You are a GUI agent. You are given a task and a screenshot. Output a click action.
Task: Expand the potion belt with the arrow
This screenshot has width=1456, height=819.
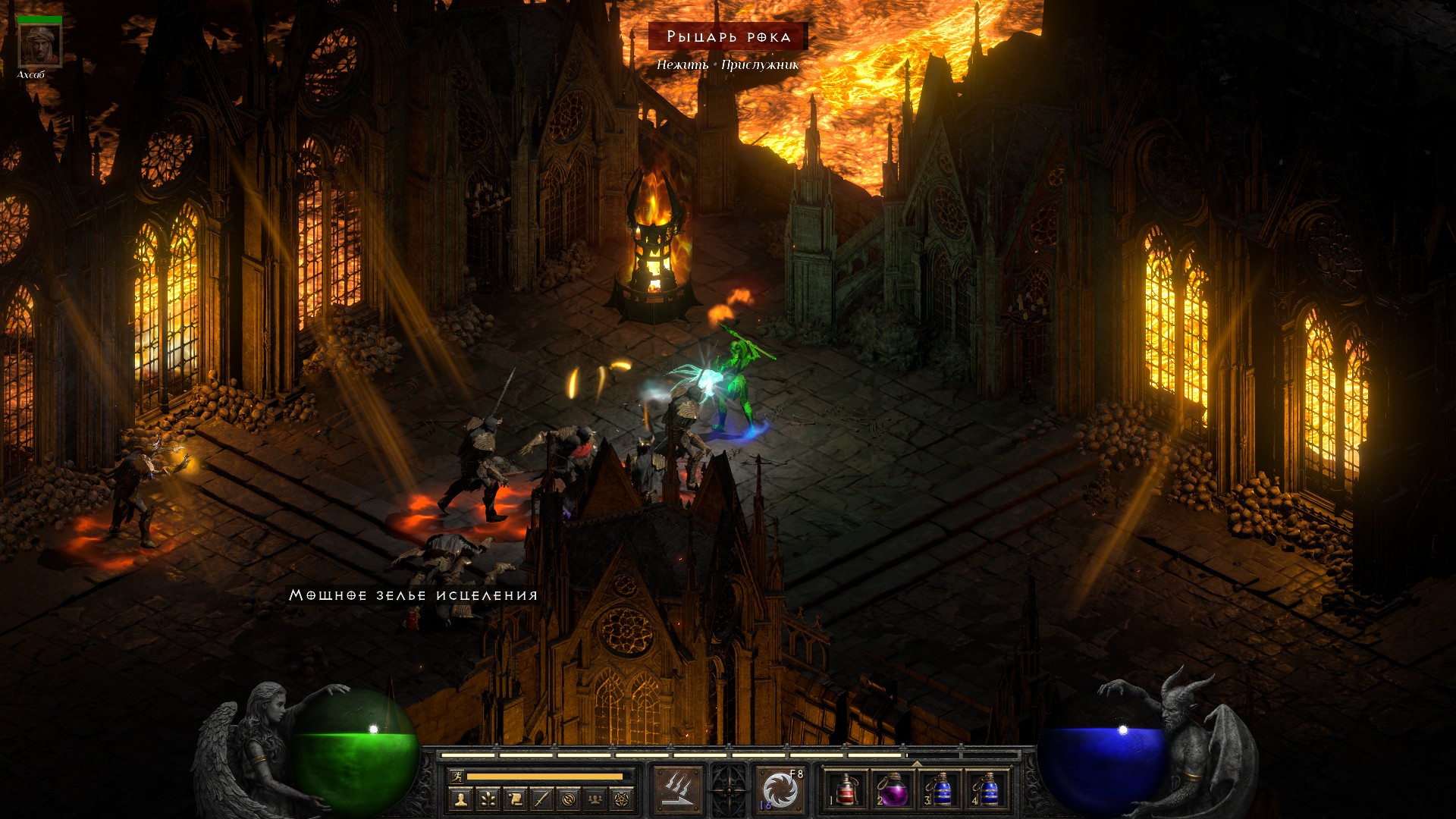coord(917,763)
